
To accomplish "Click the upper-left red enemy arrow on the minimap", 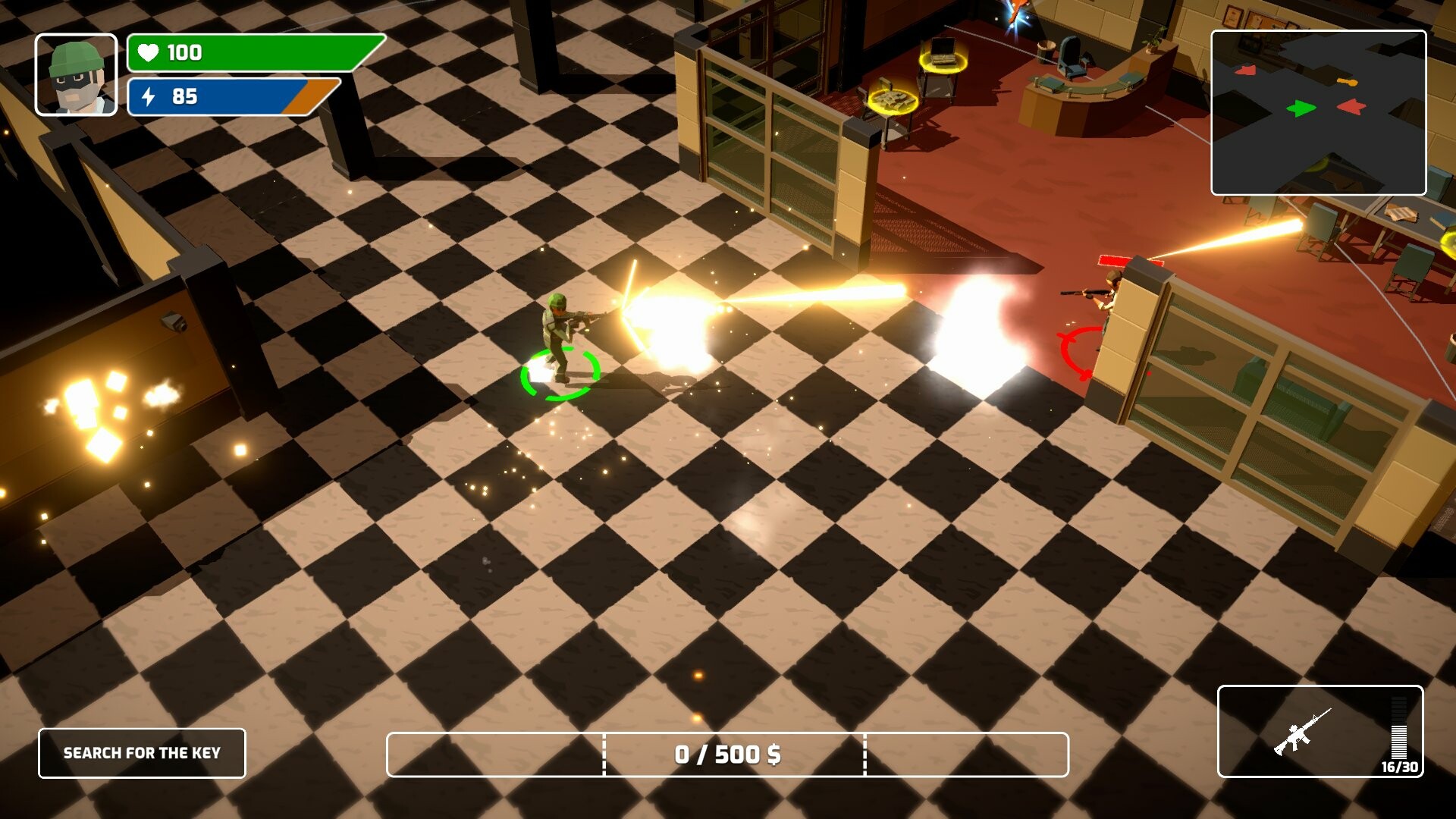I will click(1246, 70).
